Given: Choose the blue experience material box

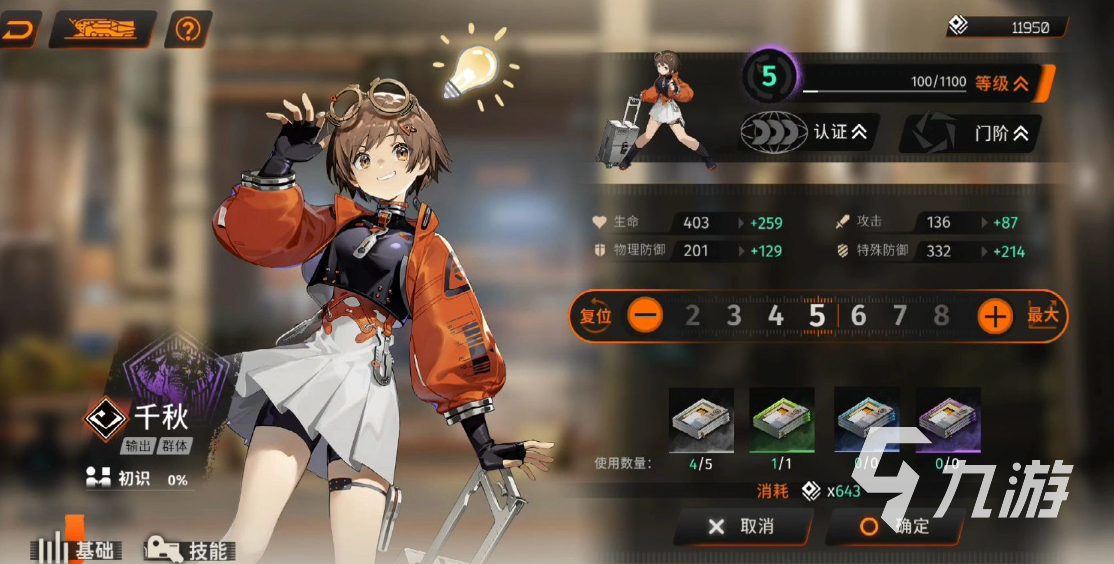Looking at the screenshot, I should coord(866,420).
